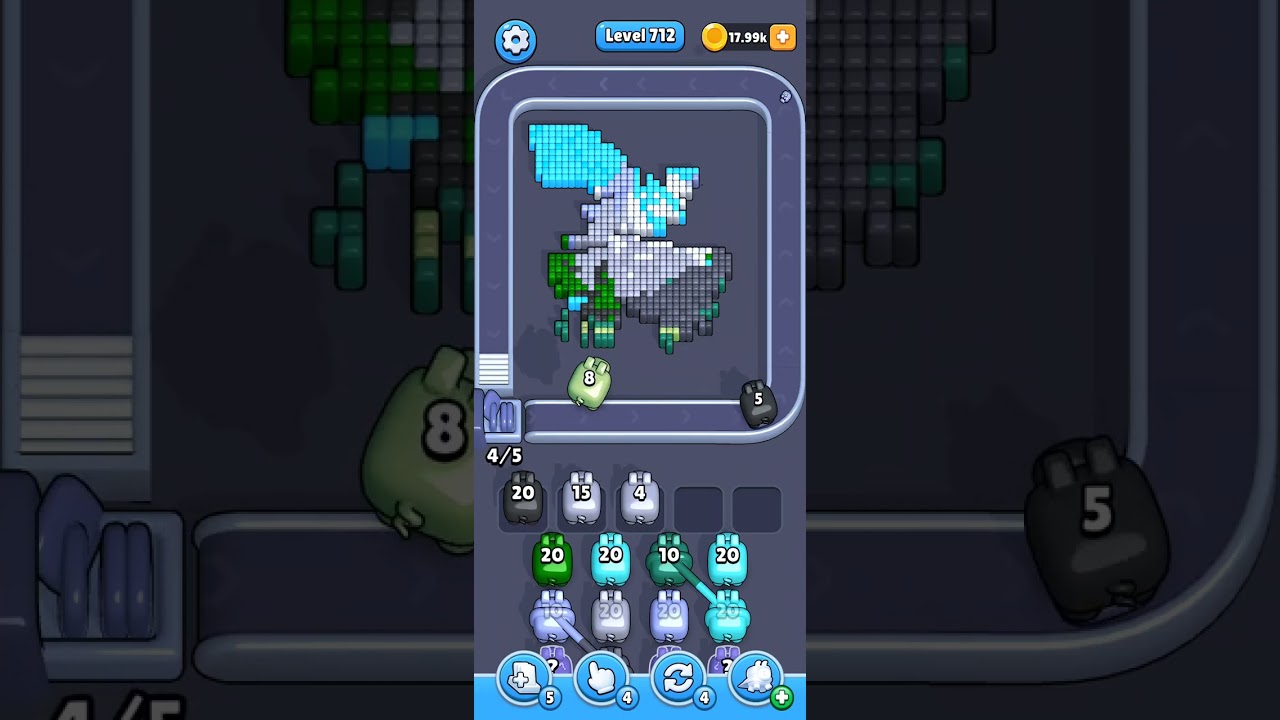1280x720 pixels.
Task: Use the shuffle arrows booster
Action: (679, 679)
